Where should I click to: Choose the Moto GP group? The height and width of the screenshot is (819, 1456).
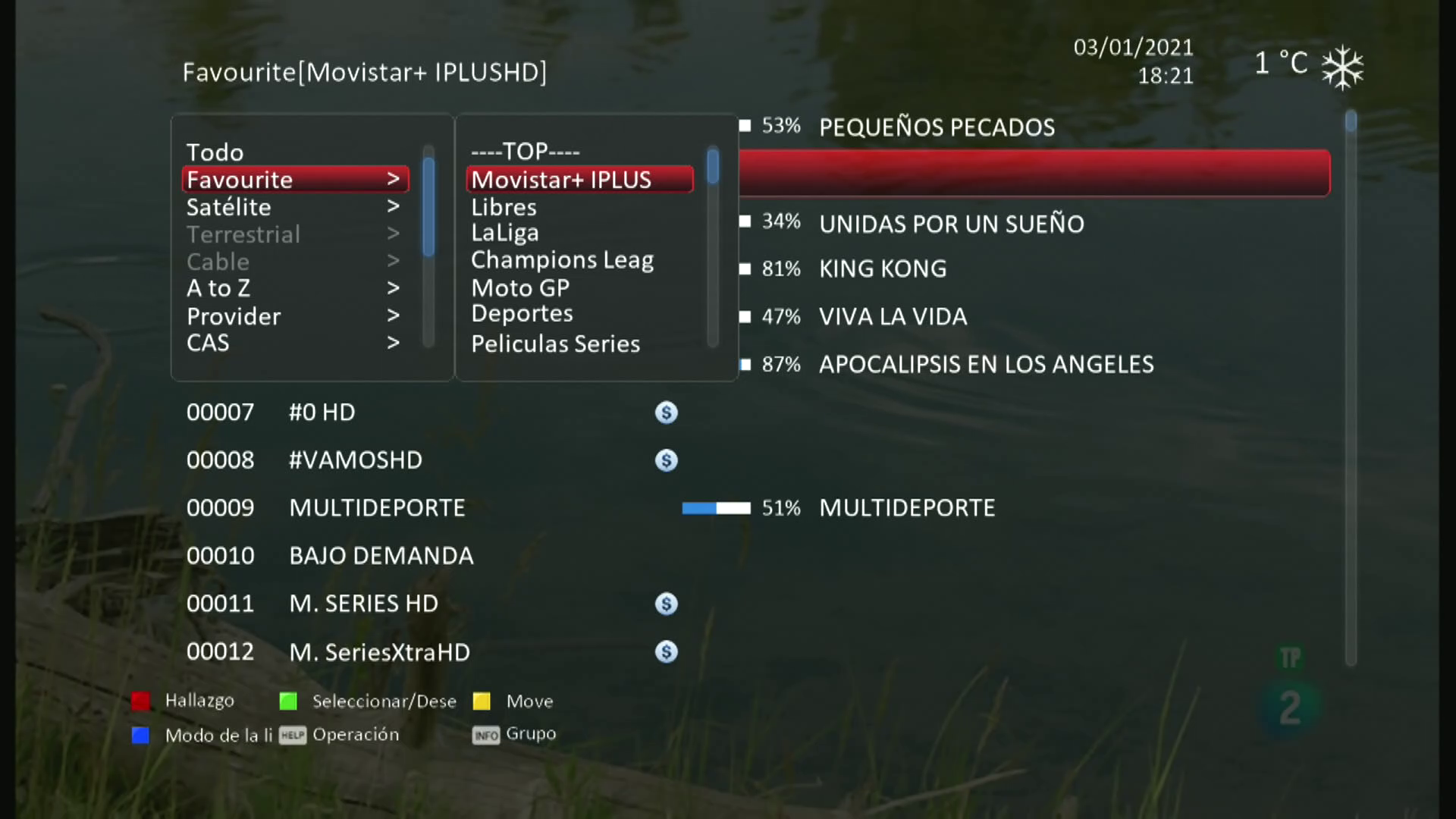(x=520, y=288)
